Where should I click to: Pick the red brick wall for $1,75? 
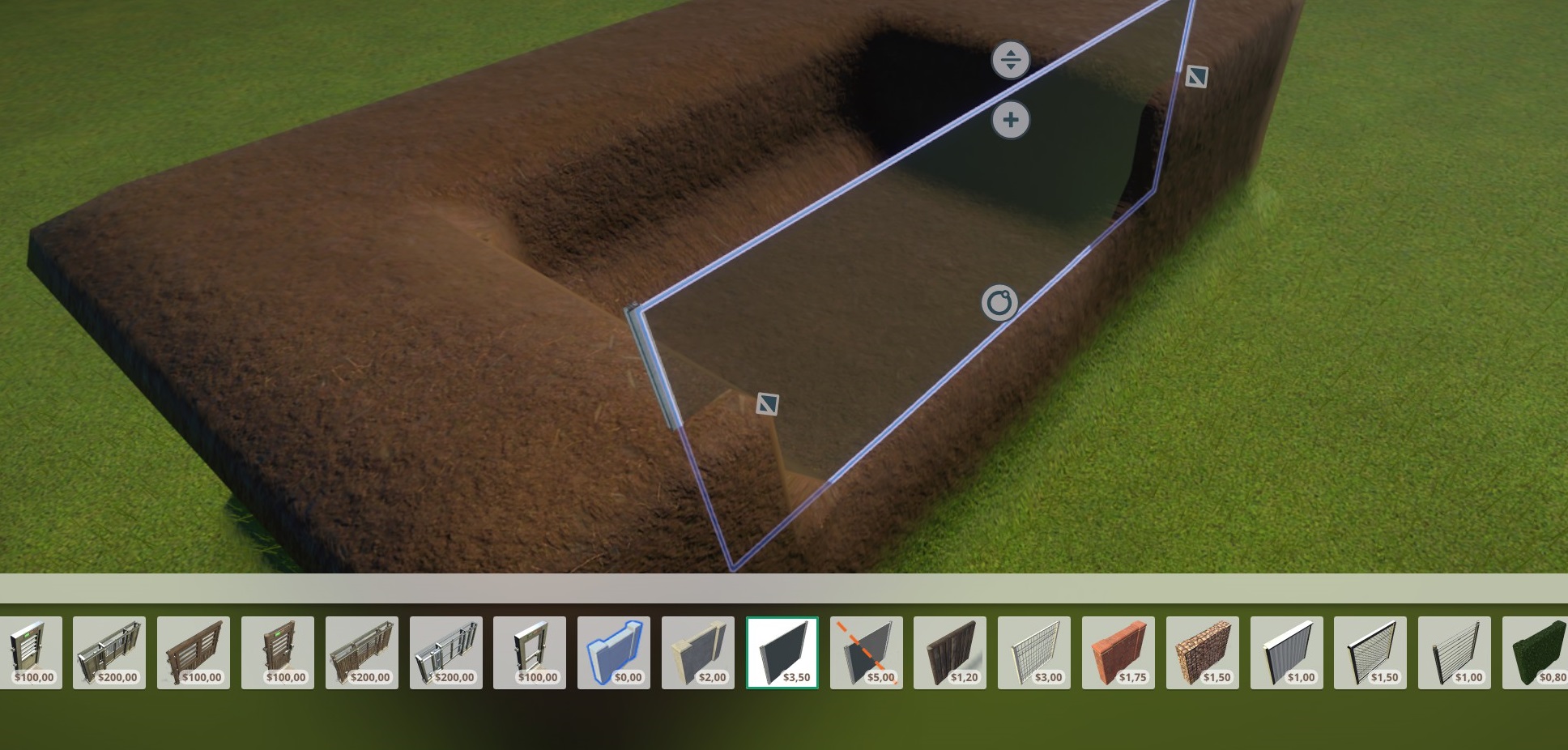pos(1118,652)
